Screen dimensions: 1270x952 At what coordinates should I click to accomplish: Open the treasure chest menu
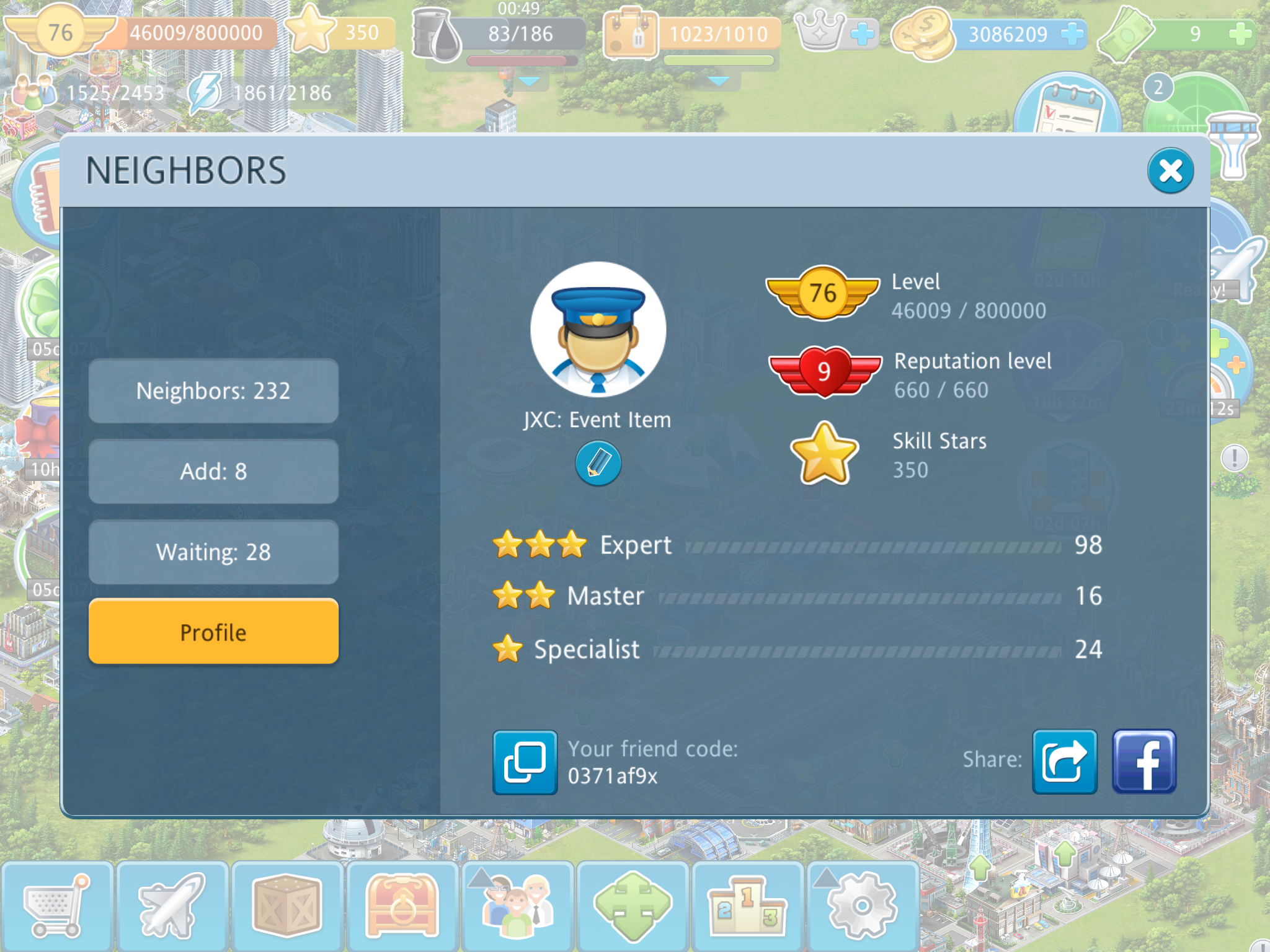(402, 906)
